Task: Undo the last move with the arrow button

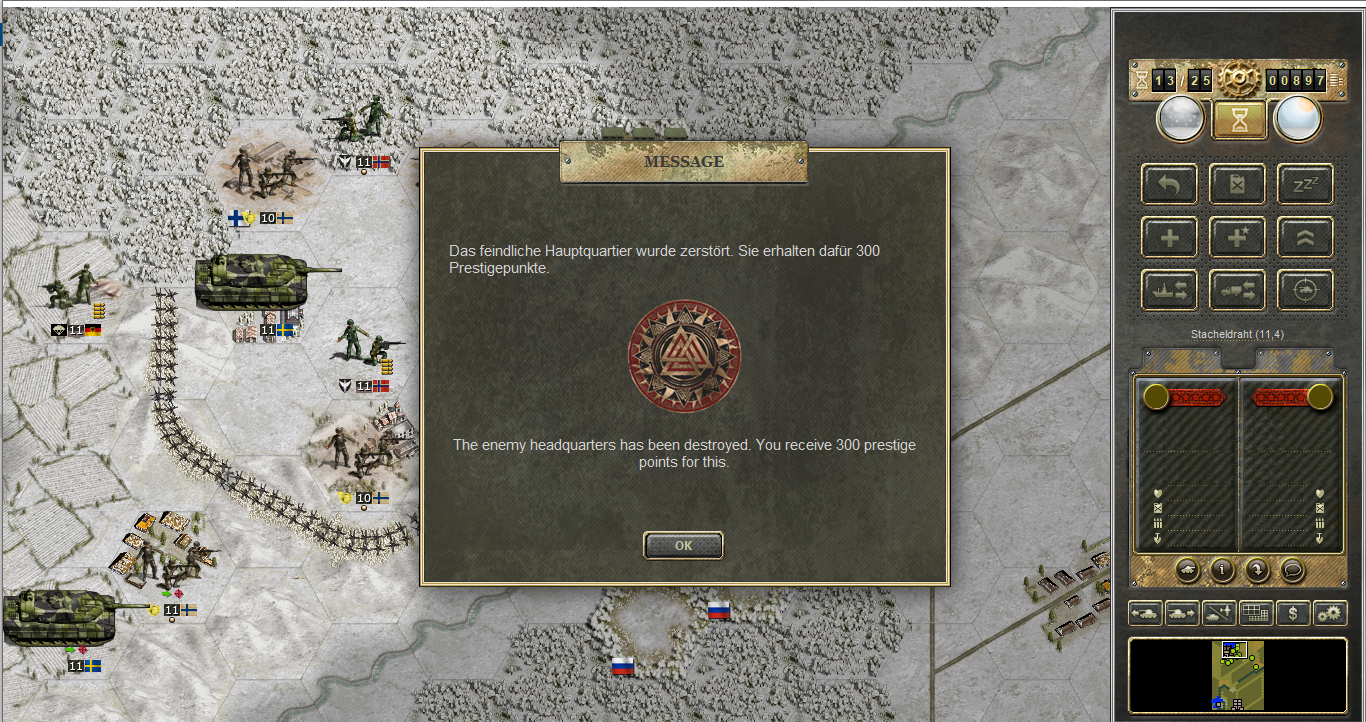Action: (1171, 184)
